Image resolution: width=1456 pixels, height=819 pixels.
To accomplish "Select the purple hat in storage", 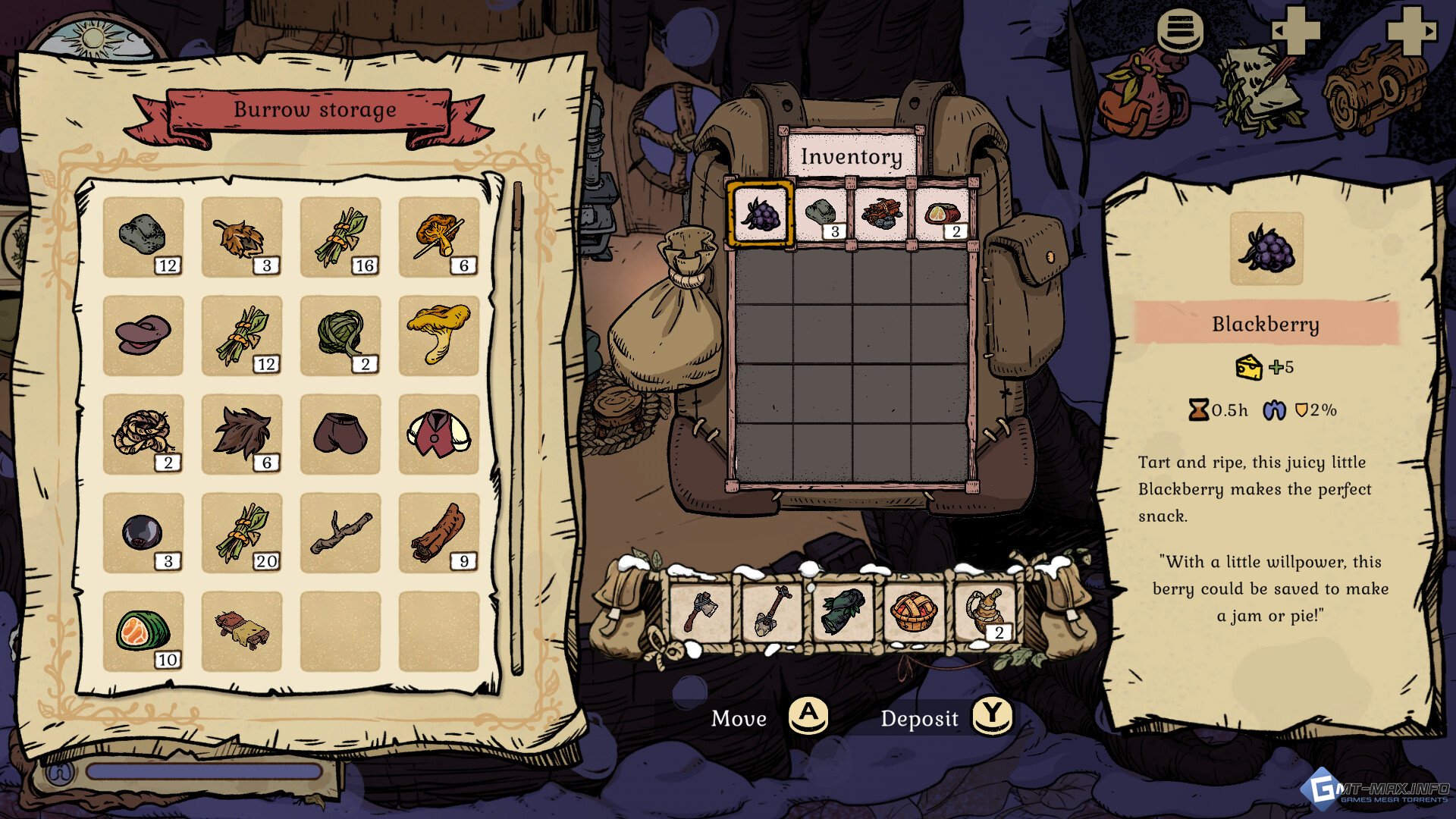I will (x=143, y=335).
